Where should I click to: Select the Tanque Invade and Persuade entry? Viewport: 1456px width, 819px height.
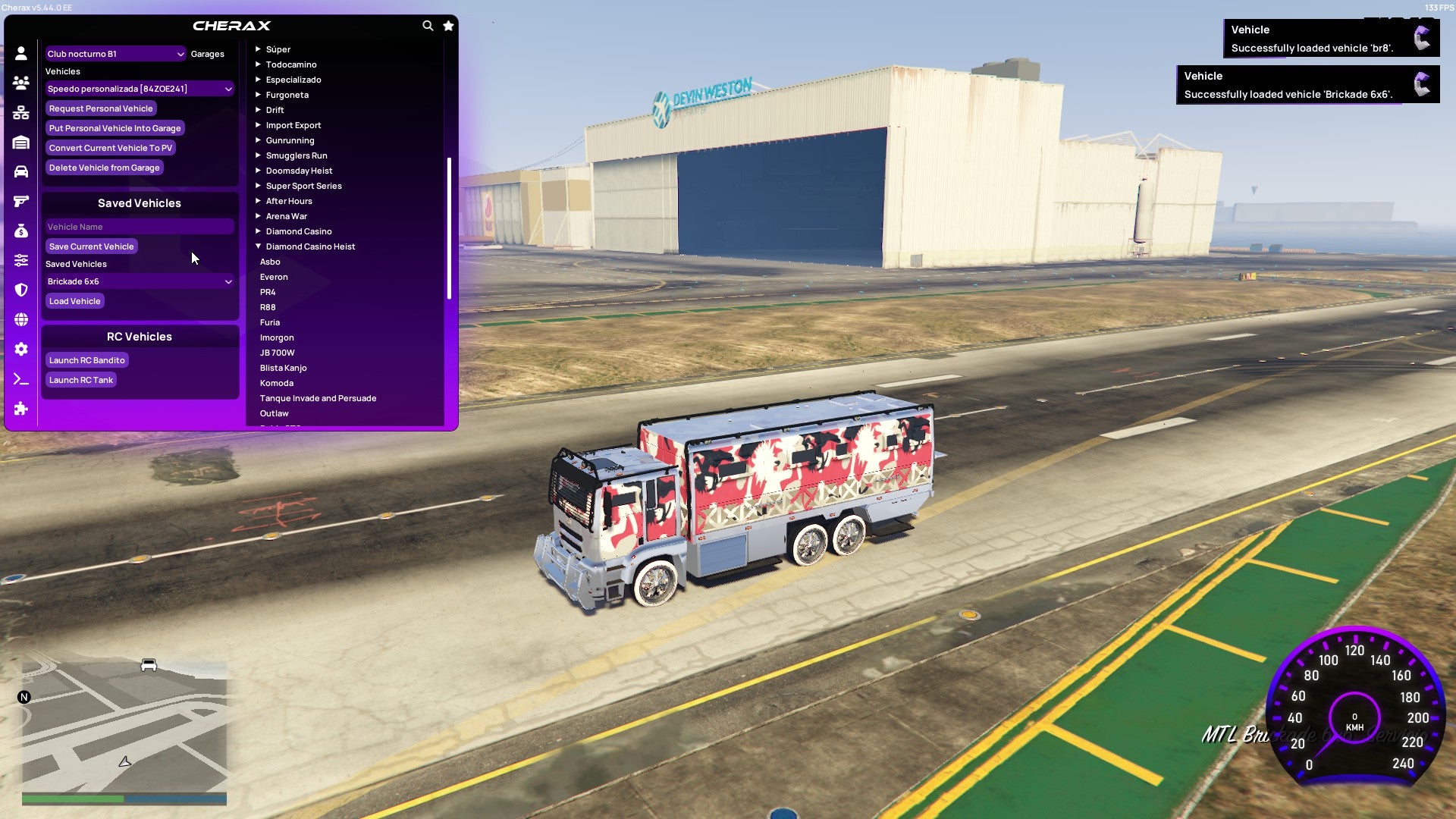(318, 397)
